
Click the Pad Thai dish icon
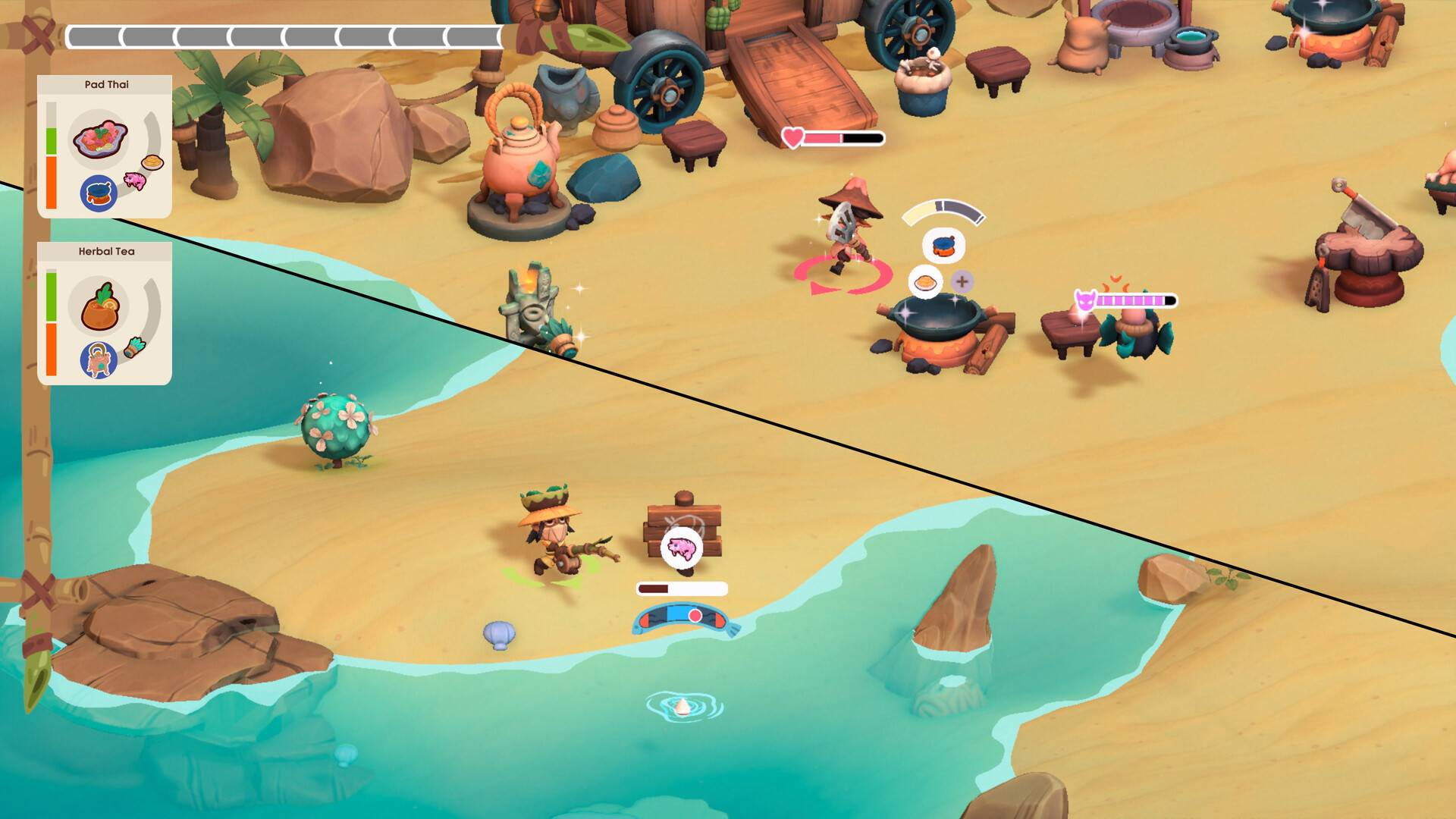(99, 140)
